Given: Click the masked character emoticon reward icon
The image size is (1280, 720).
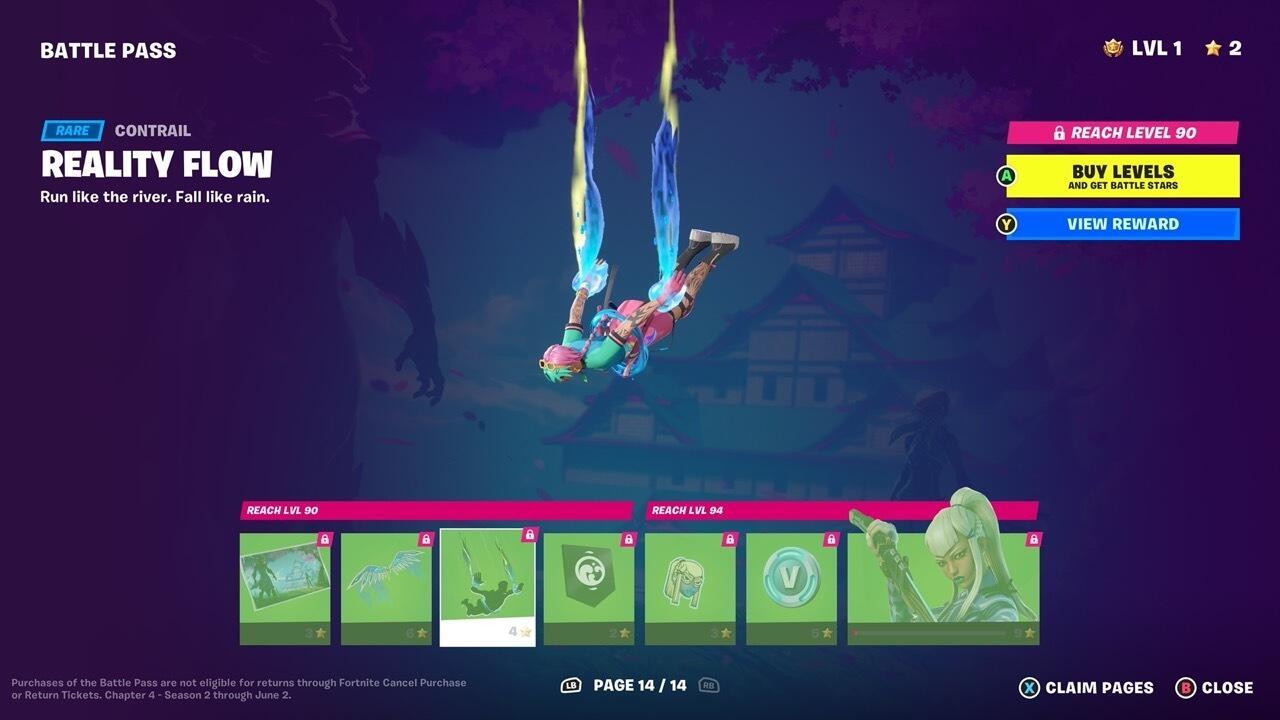Looking at the screenshot, I should [x=688, y=585].
